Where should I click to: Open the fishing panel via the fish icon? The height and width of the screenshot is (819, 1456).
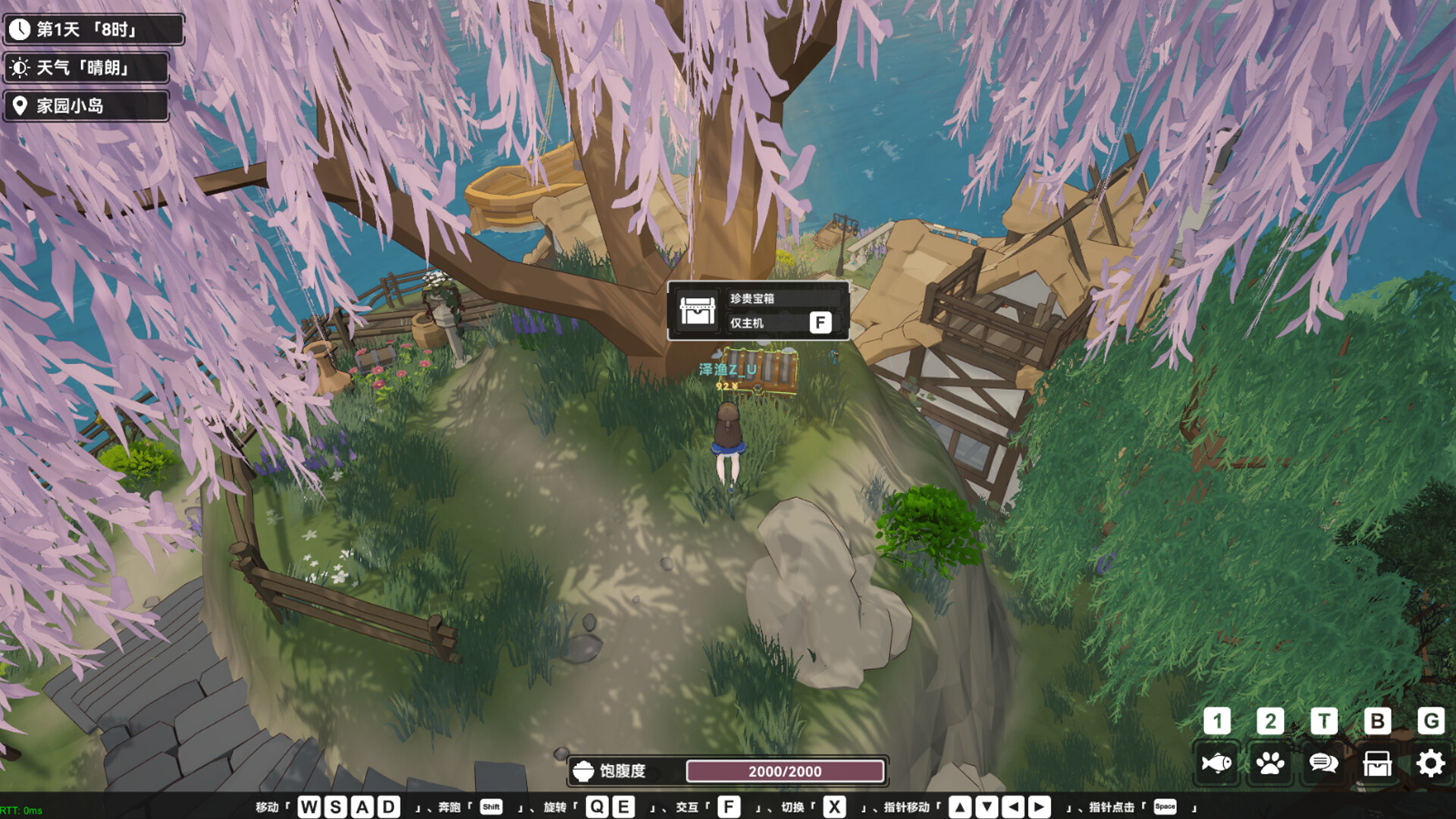tap(1217, 764)
